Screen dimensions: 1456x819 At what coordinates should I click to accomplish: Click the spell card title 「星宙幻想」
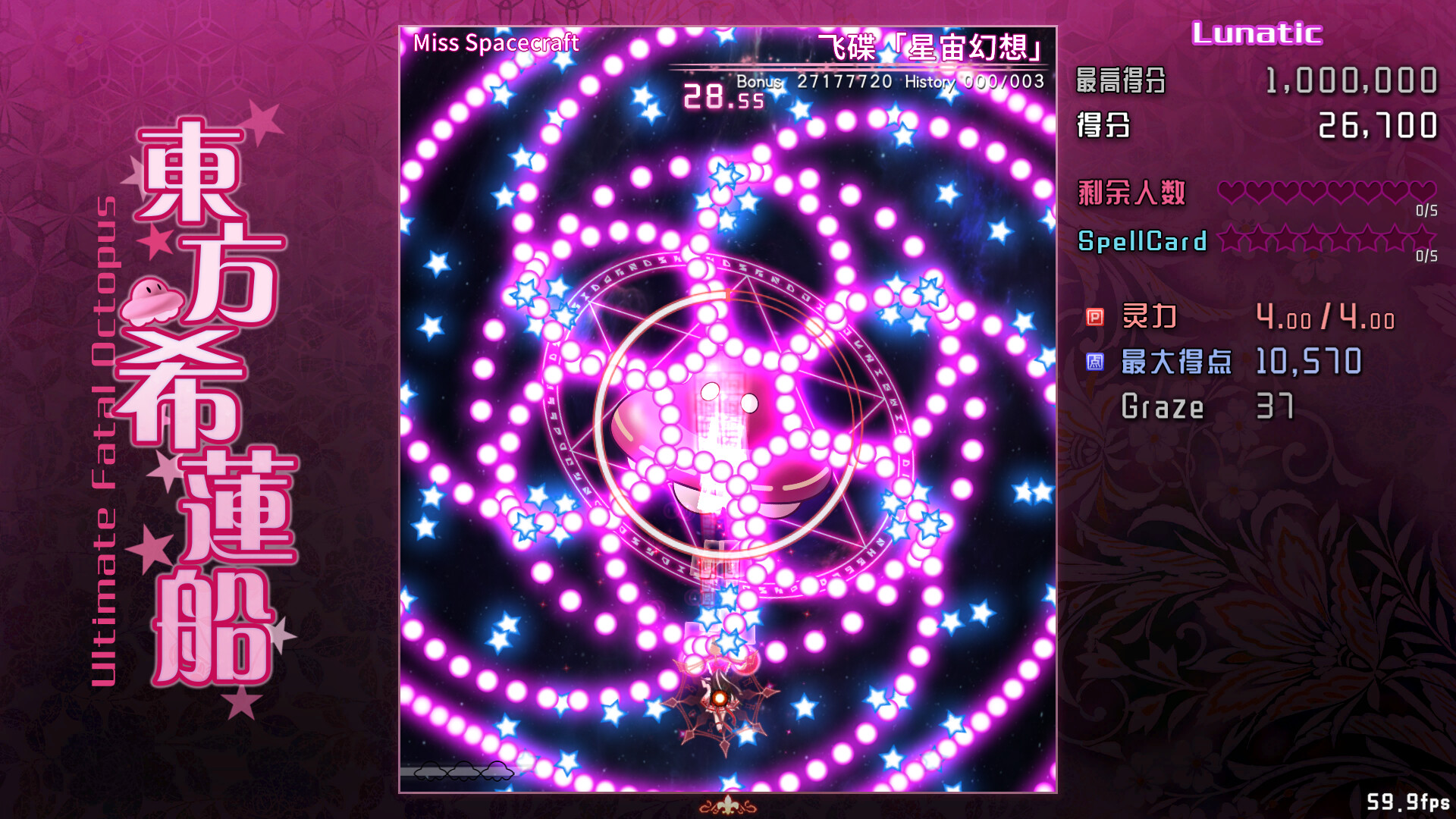(x=931, y=45)
